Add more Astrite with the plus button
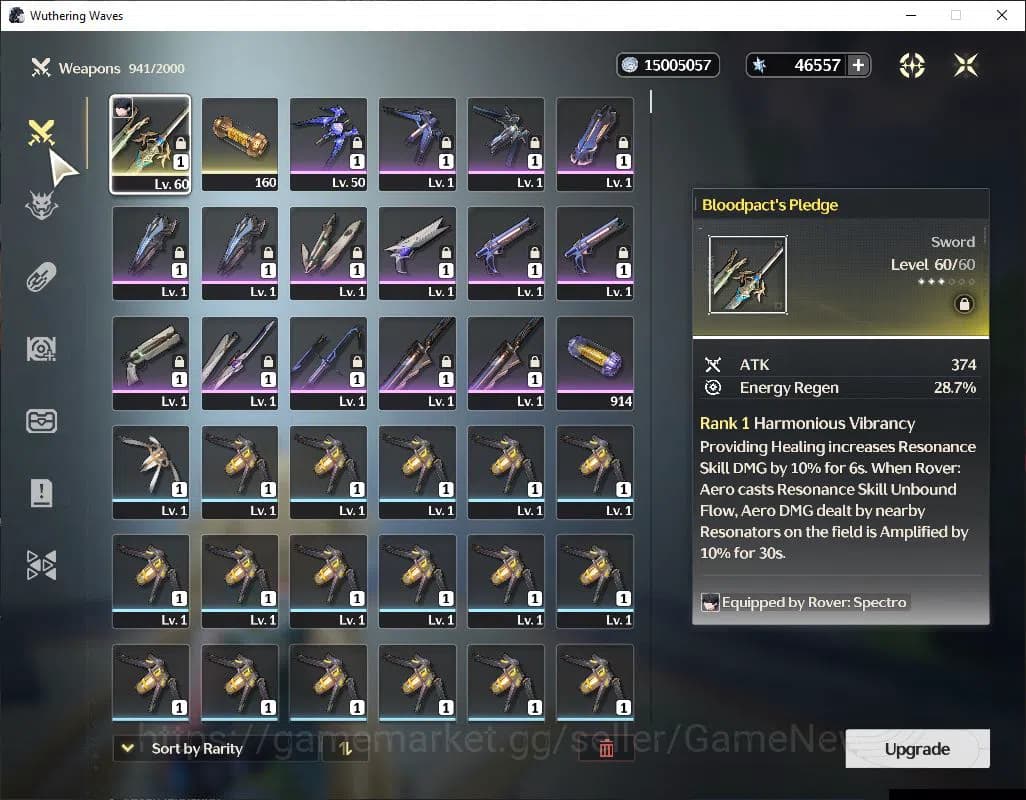The width and height of the screenshot is (1026, 800). [858, 65]
